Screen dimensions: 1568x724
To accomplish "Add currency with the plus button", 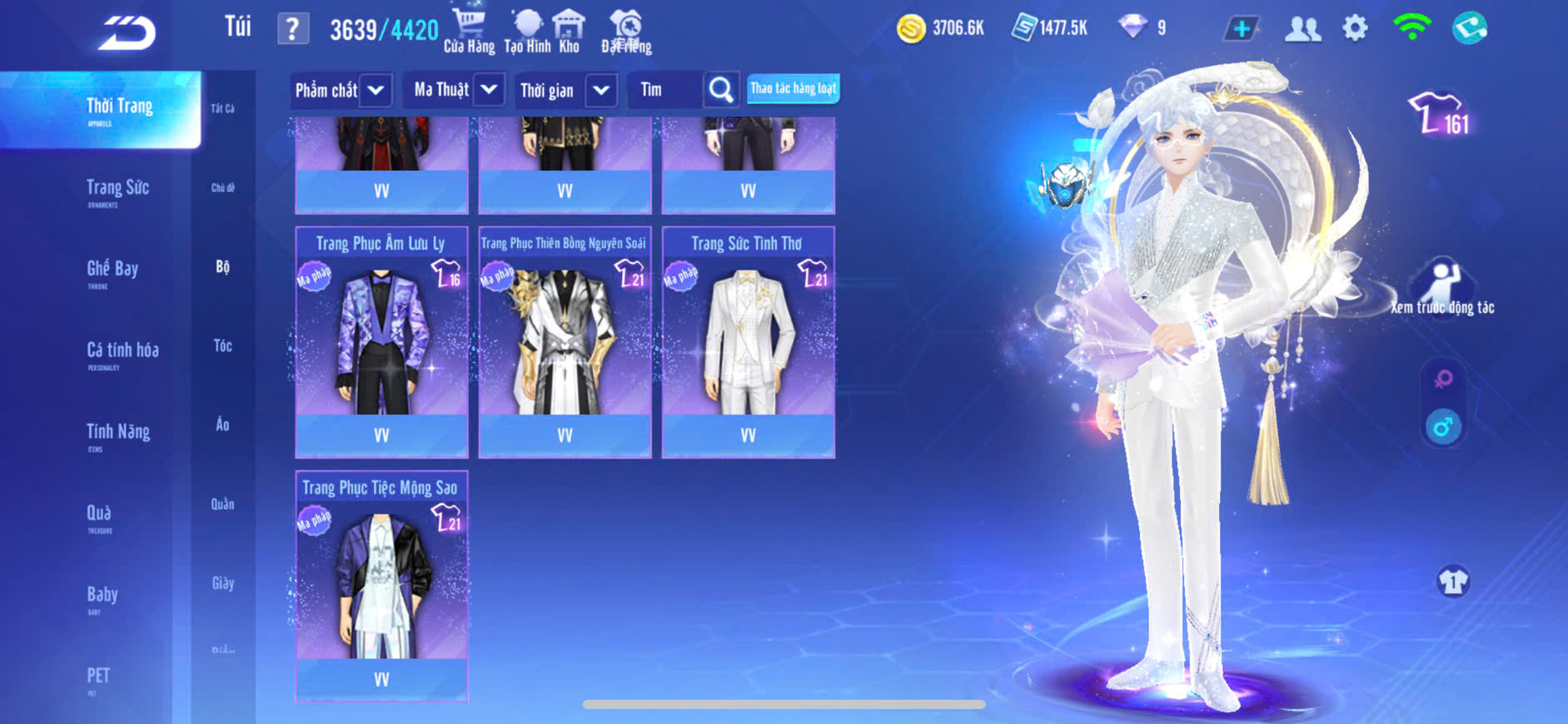I will [1241, 29].
